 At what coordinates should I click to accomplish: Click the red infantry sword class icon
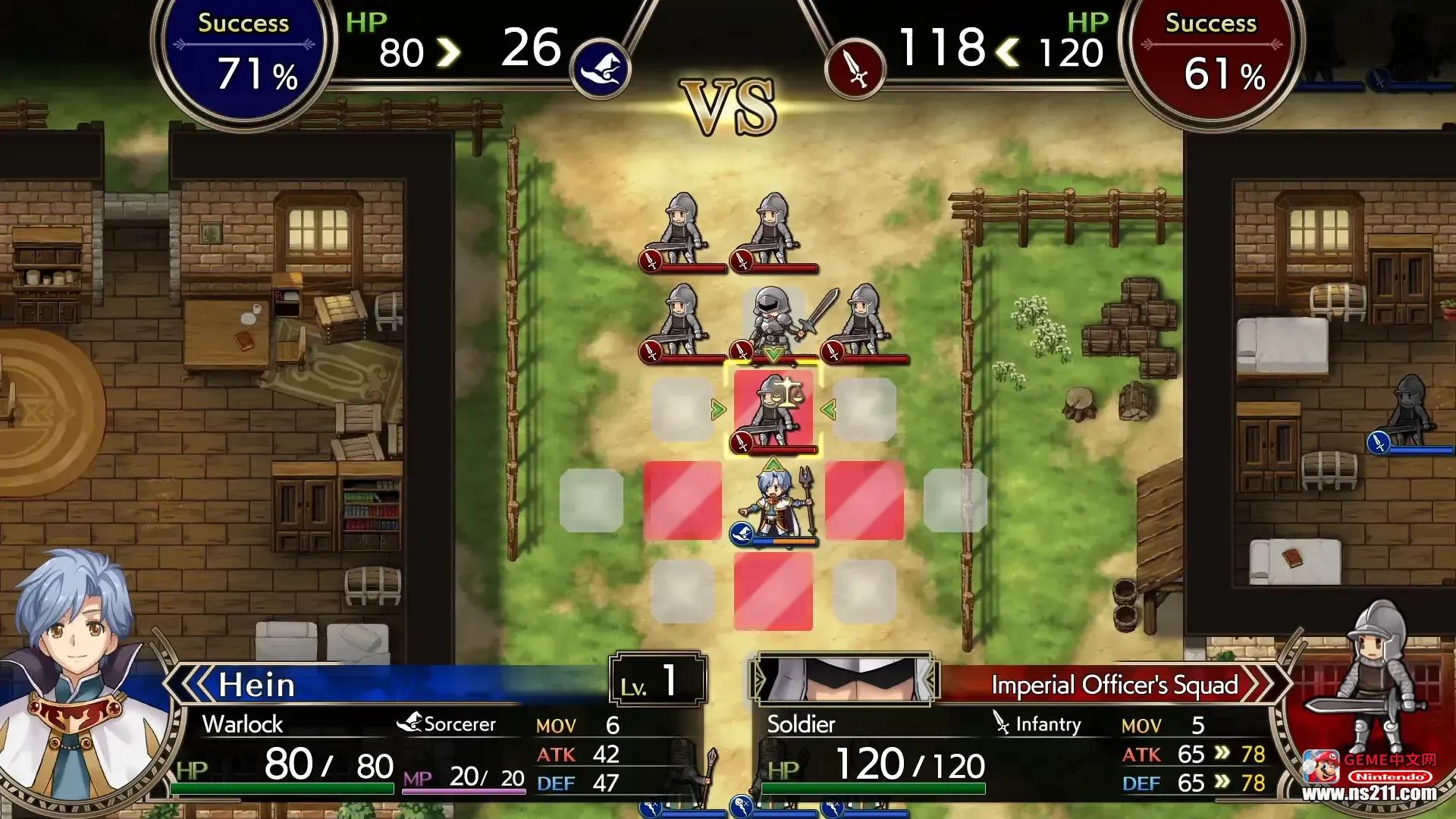pos(855,70)
